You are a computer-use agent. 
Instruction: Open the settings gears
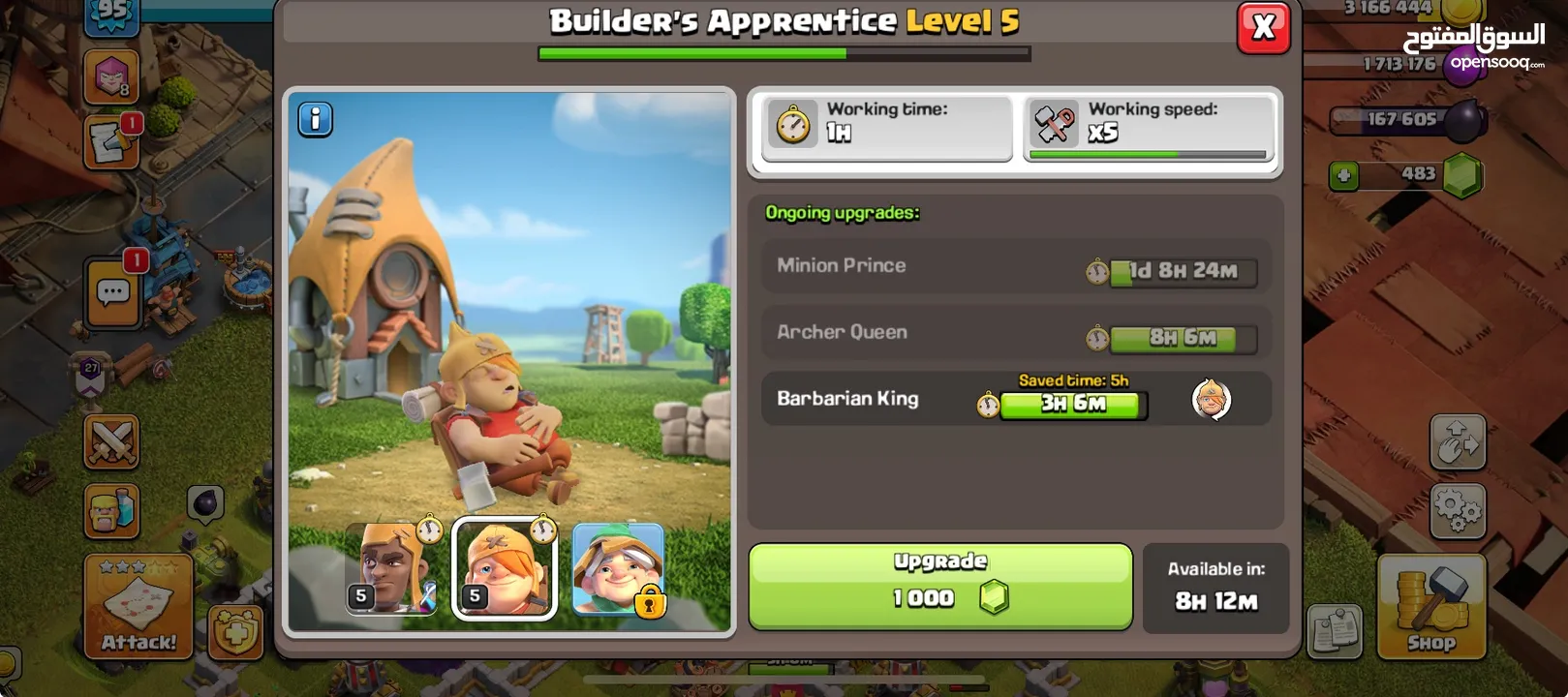(x=1457, y=510)
